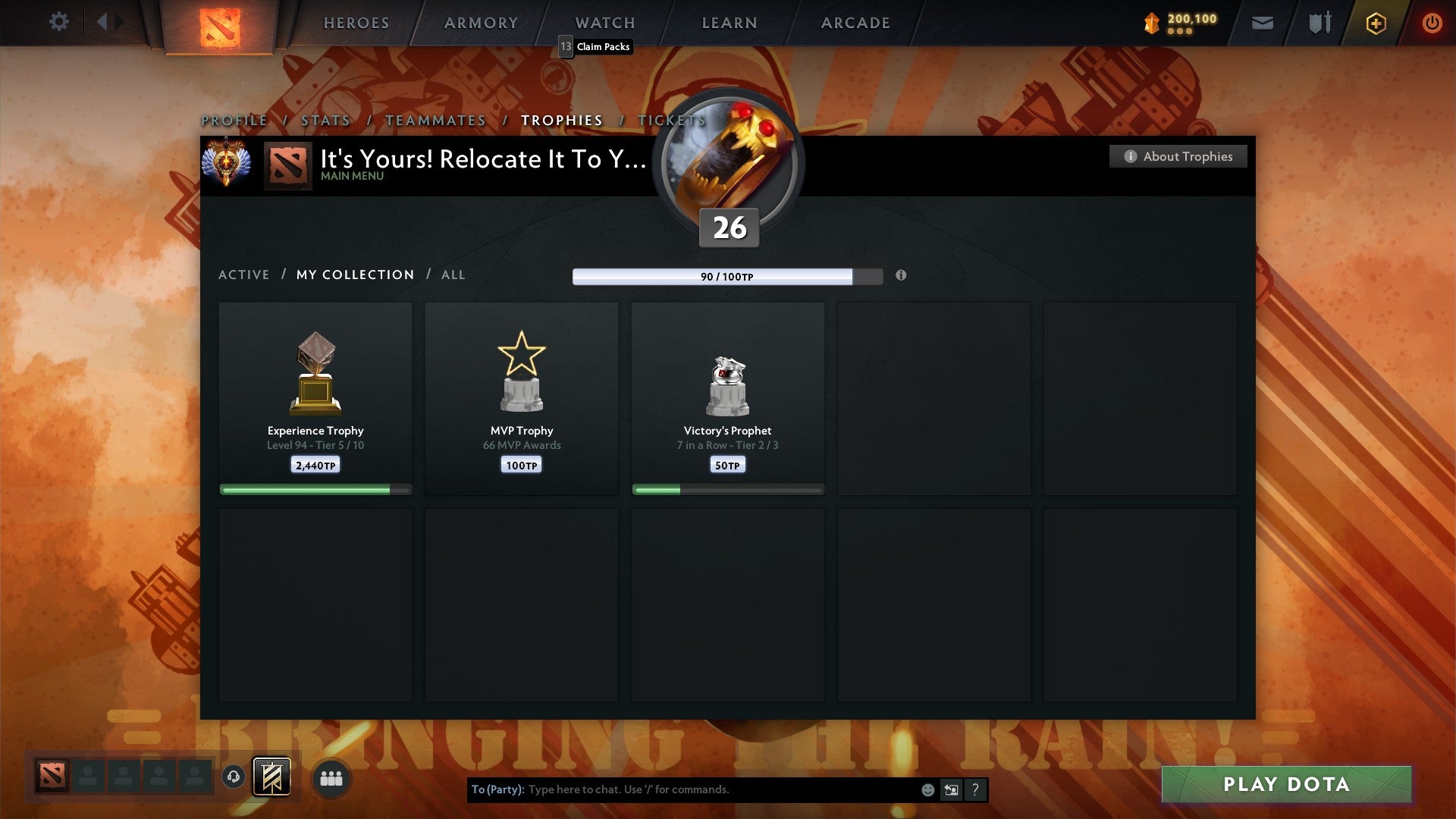Open the mail inbox icon
Viewport: 1456px width, 819px height.
point(1262,23)
